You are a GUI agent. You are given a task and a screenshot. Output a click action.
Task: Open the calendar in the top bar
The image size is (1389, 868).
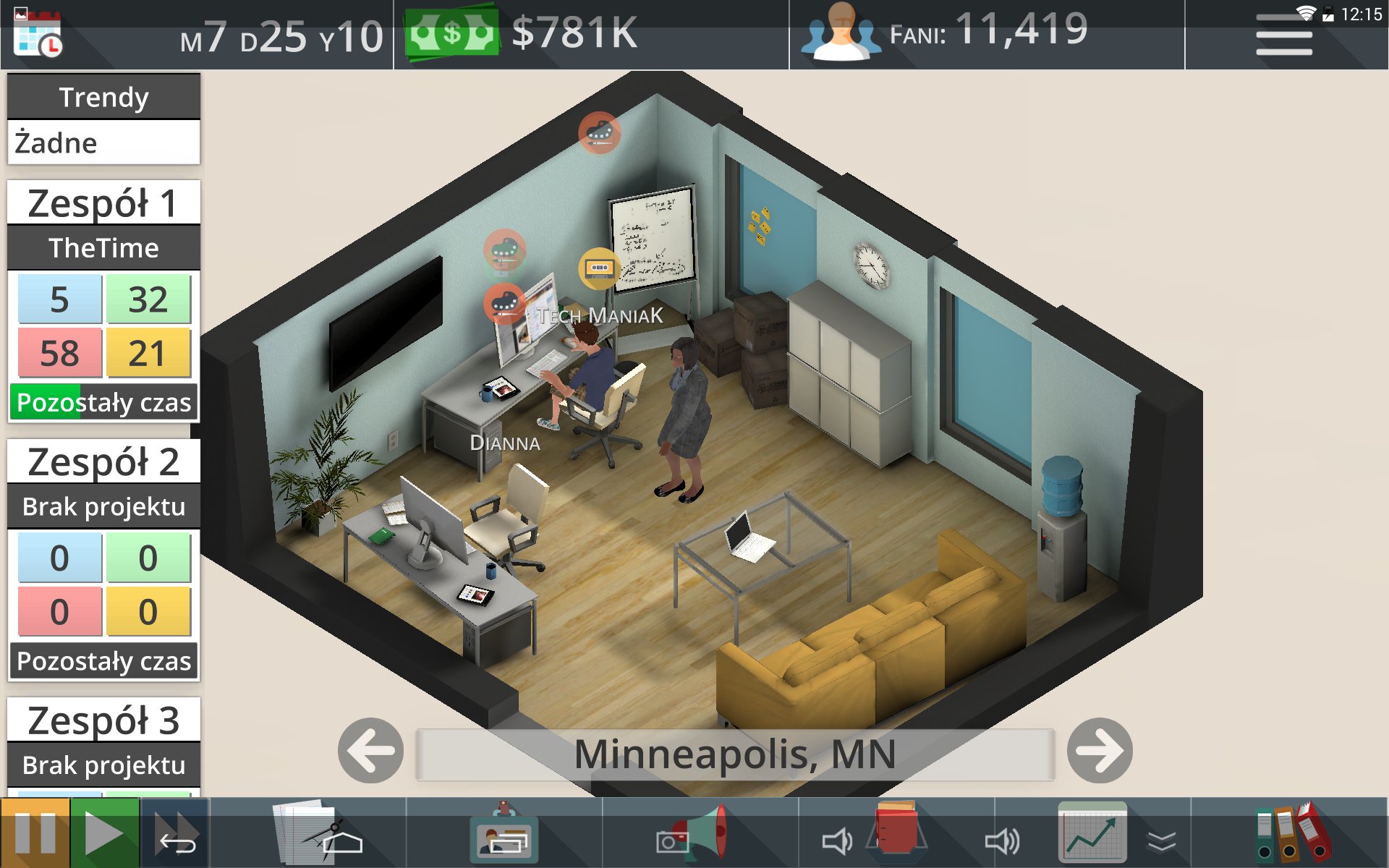[38, 35]
